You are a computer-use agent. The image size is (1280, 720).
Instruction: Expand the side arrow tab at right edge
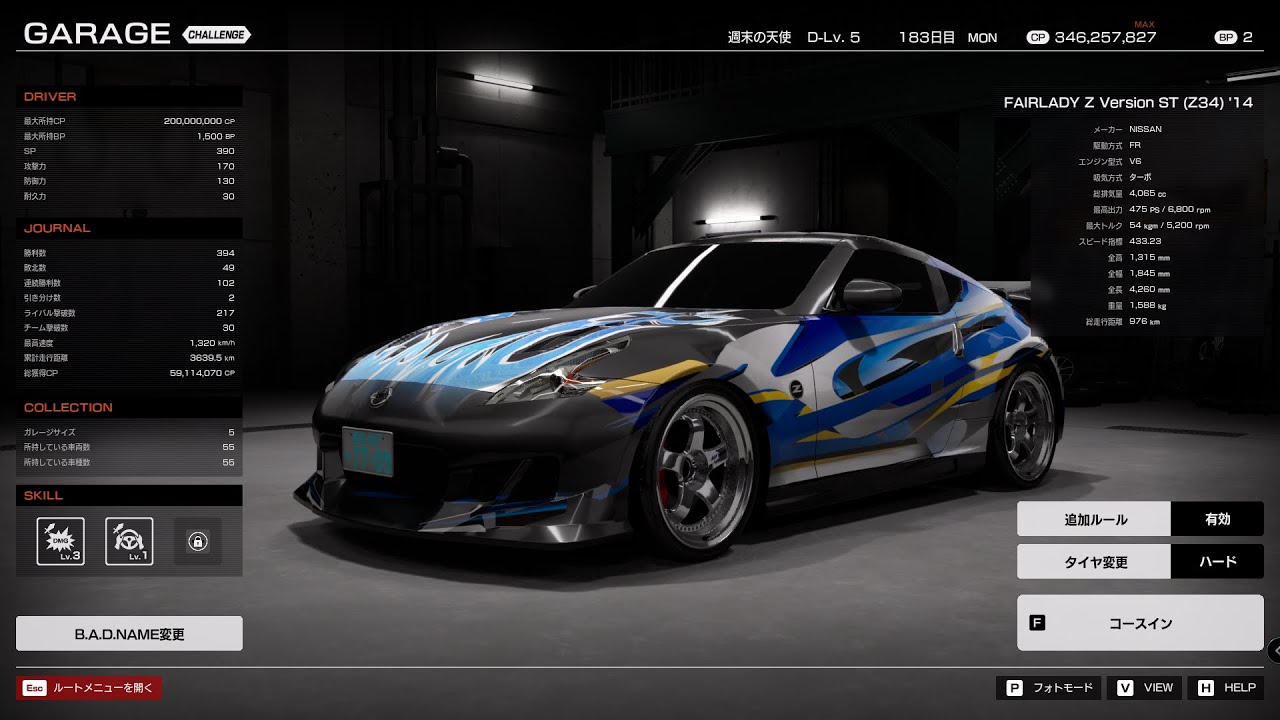coord(1274,650)
